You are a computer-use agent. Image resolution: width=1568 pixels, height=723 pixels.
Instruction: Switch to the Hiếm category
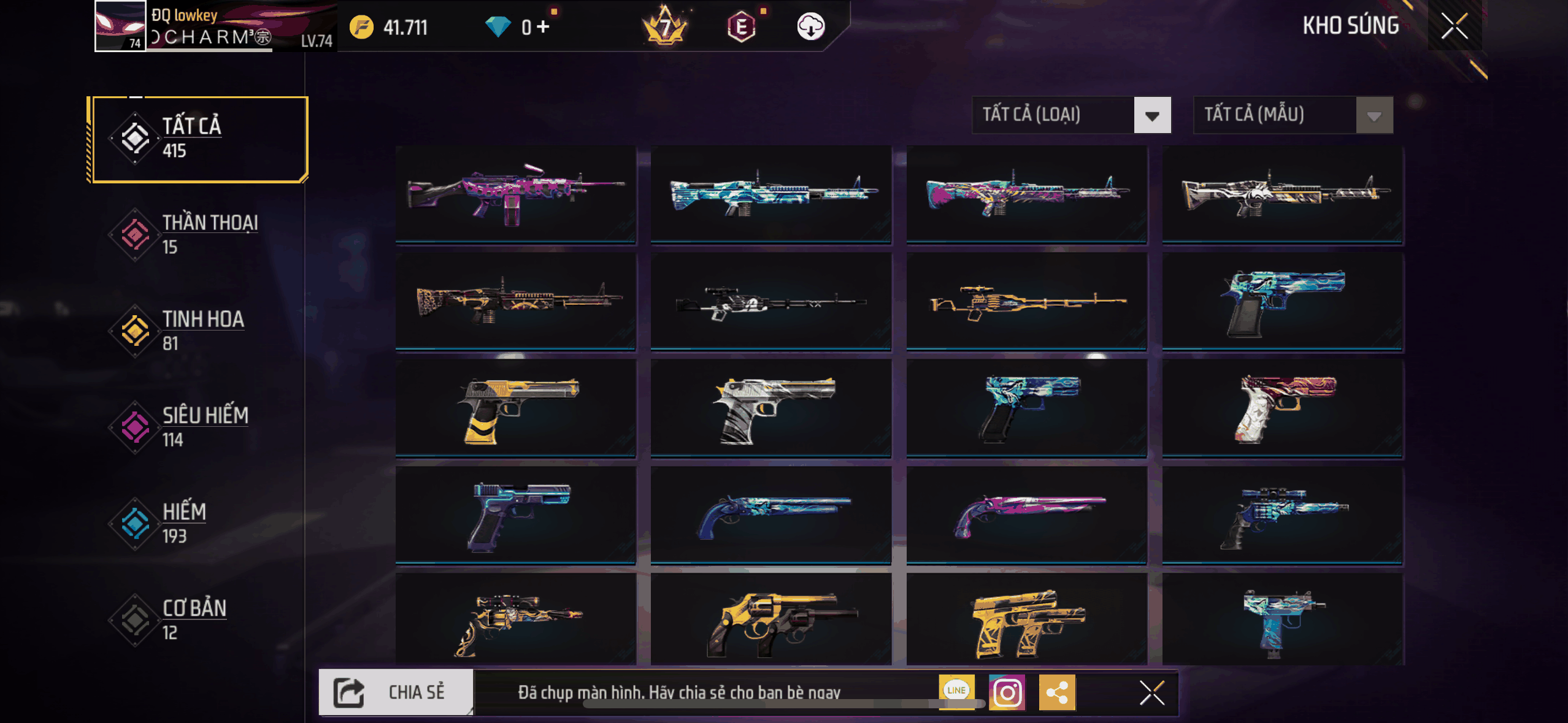point(198,524)
